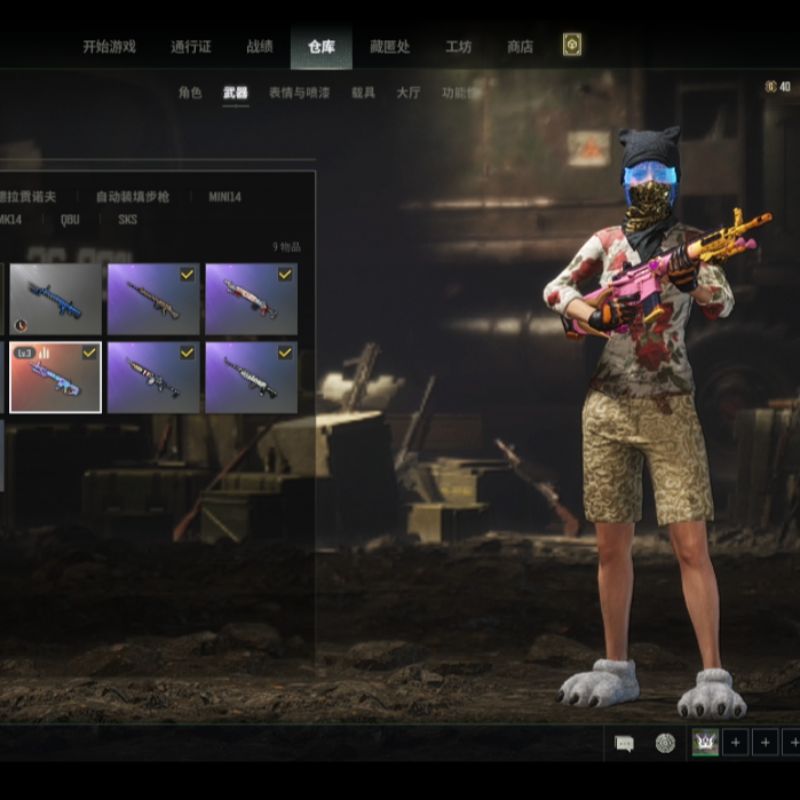
Task: Filter the skin list by QBU
Action: [x=70, y=220]
